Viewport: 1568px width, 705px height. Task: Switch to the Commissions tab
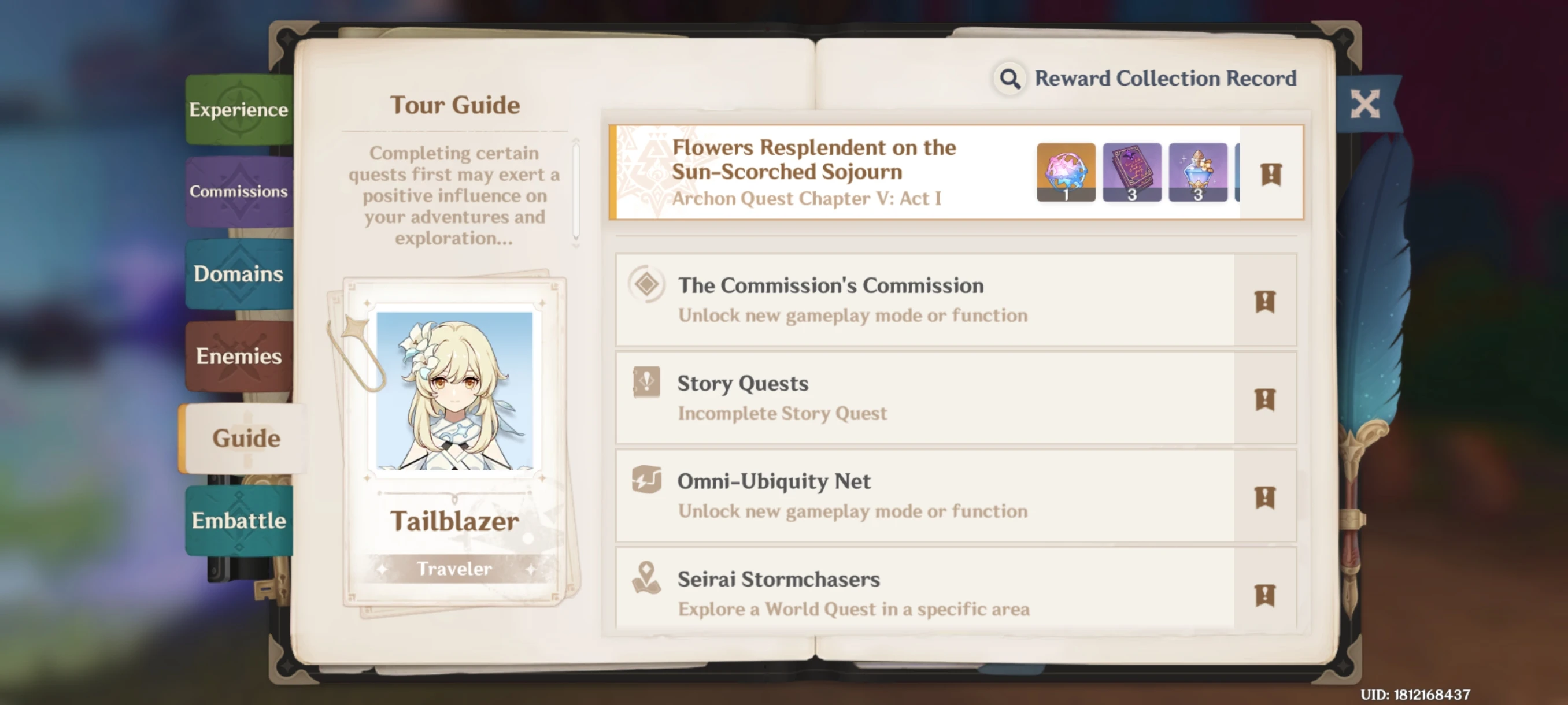239,192
